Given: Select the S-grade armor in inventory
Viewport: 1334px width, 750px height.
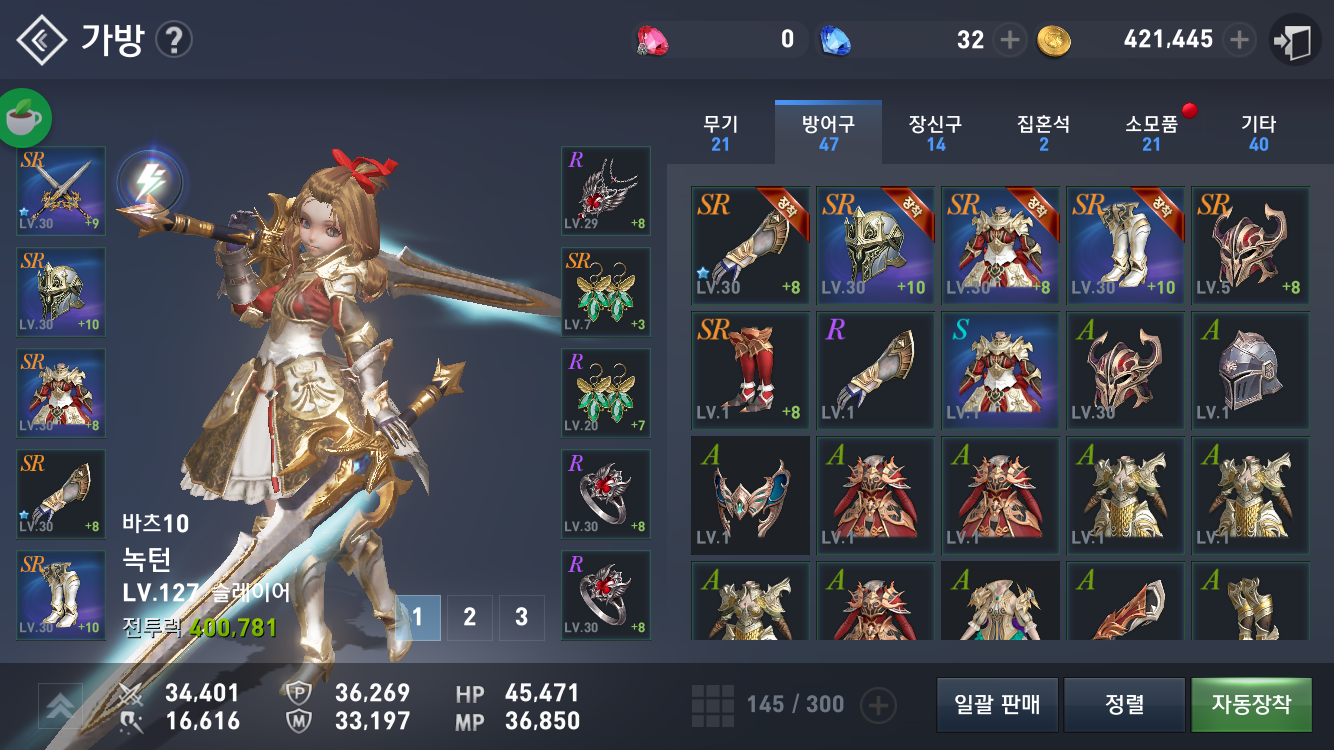Looking at the screenshot, I should click(x=1000, y=370).
